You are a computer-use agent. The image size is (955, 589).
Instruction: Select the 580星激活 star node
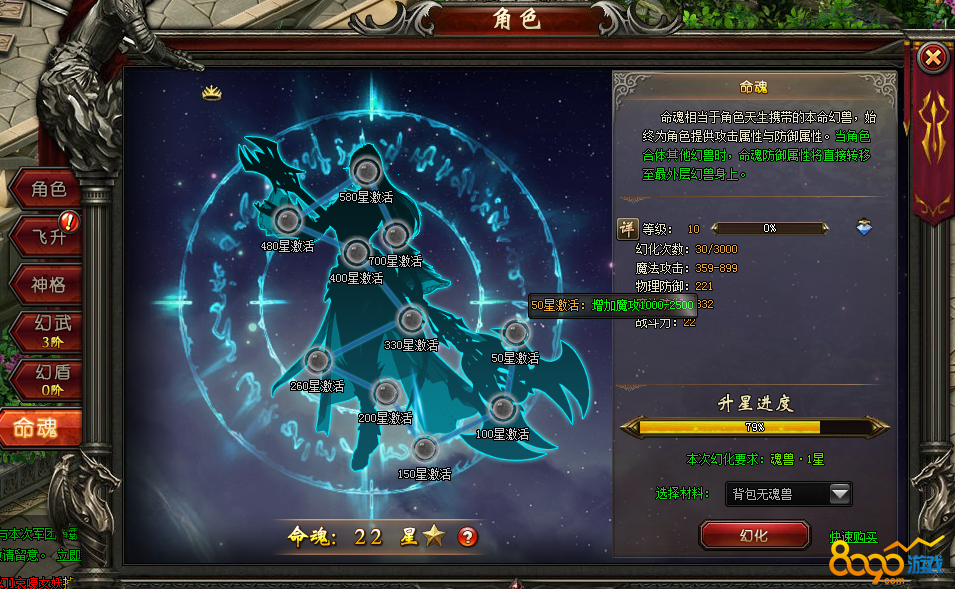[365, 171]
